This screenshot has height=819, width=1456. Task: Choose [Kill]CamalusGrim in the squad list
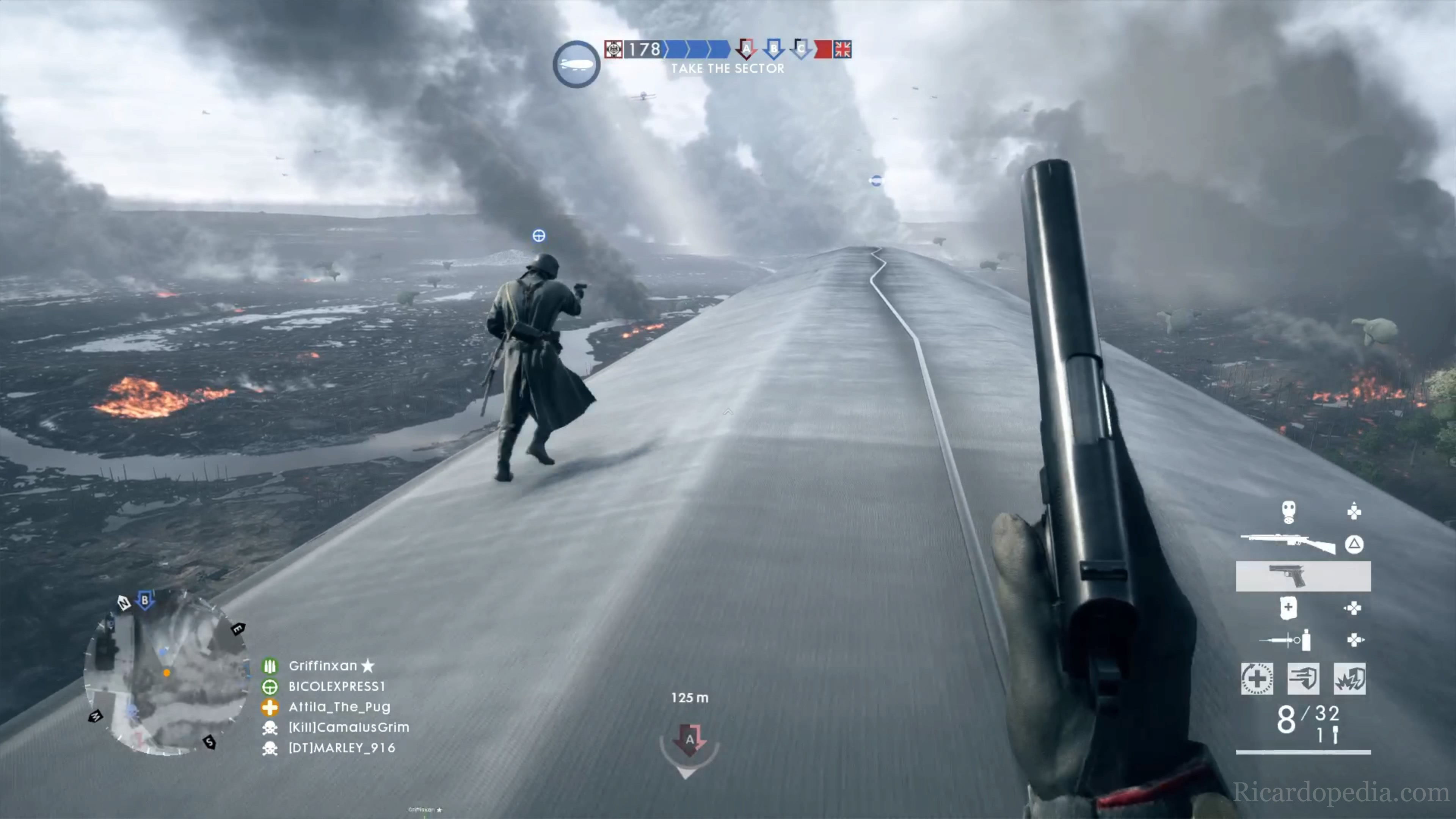coord(349,728)
